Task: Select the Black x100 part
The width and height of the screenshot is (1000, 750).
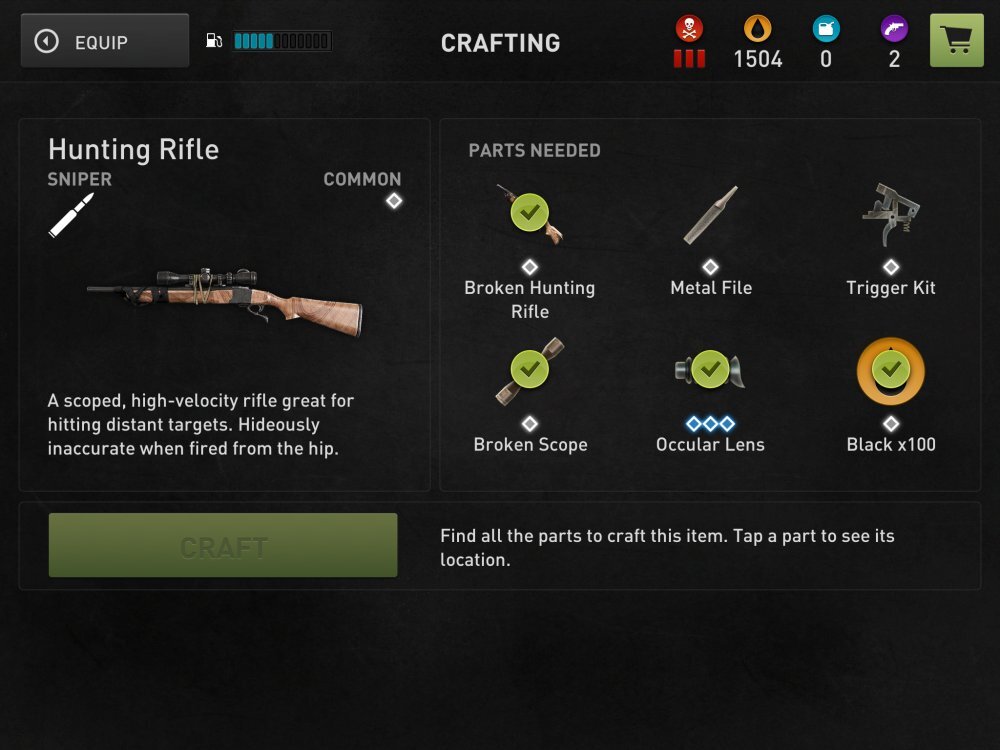Action: pyautogui.click(x=890, y=371)
